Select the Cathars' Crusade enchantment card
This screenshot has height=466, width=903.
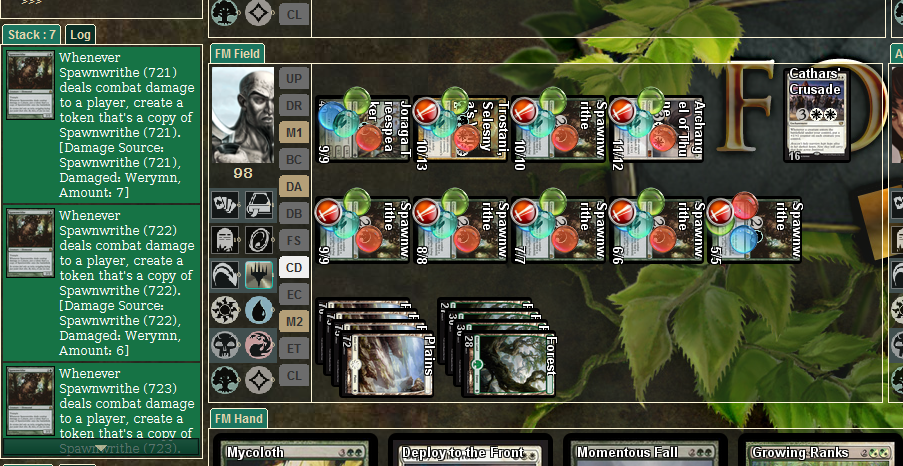point(818,114)
